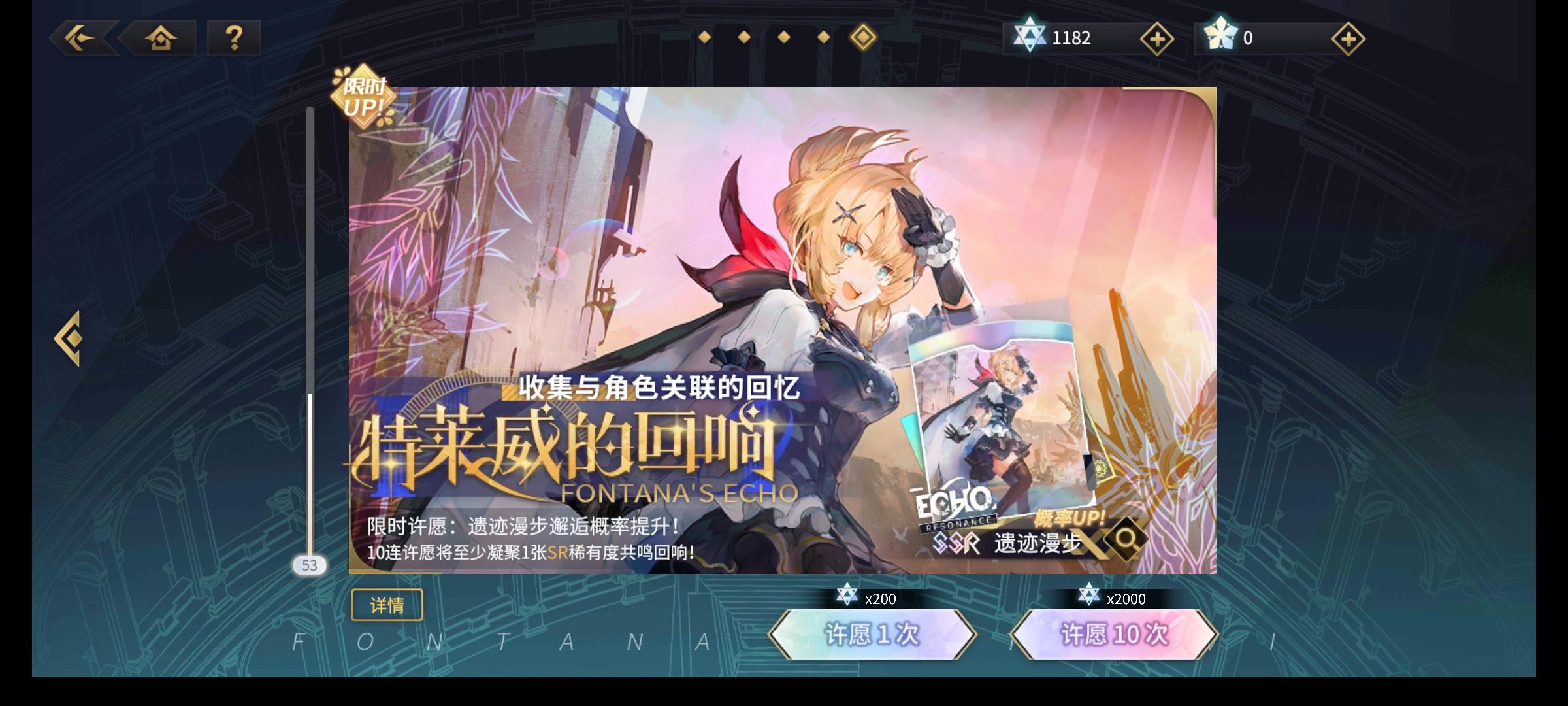
Task: Click the back arrow icon
Action: [80, 38]
